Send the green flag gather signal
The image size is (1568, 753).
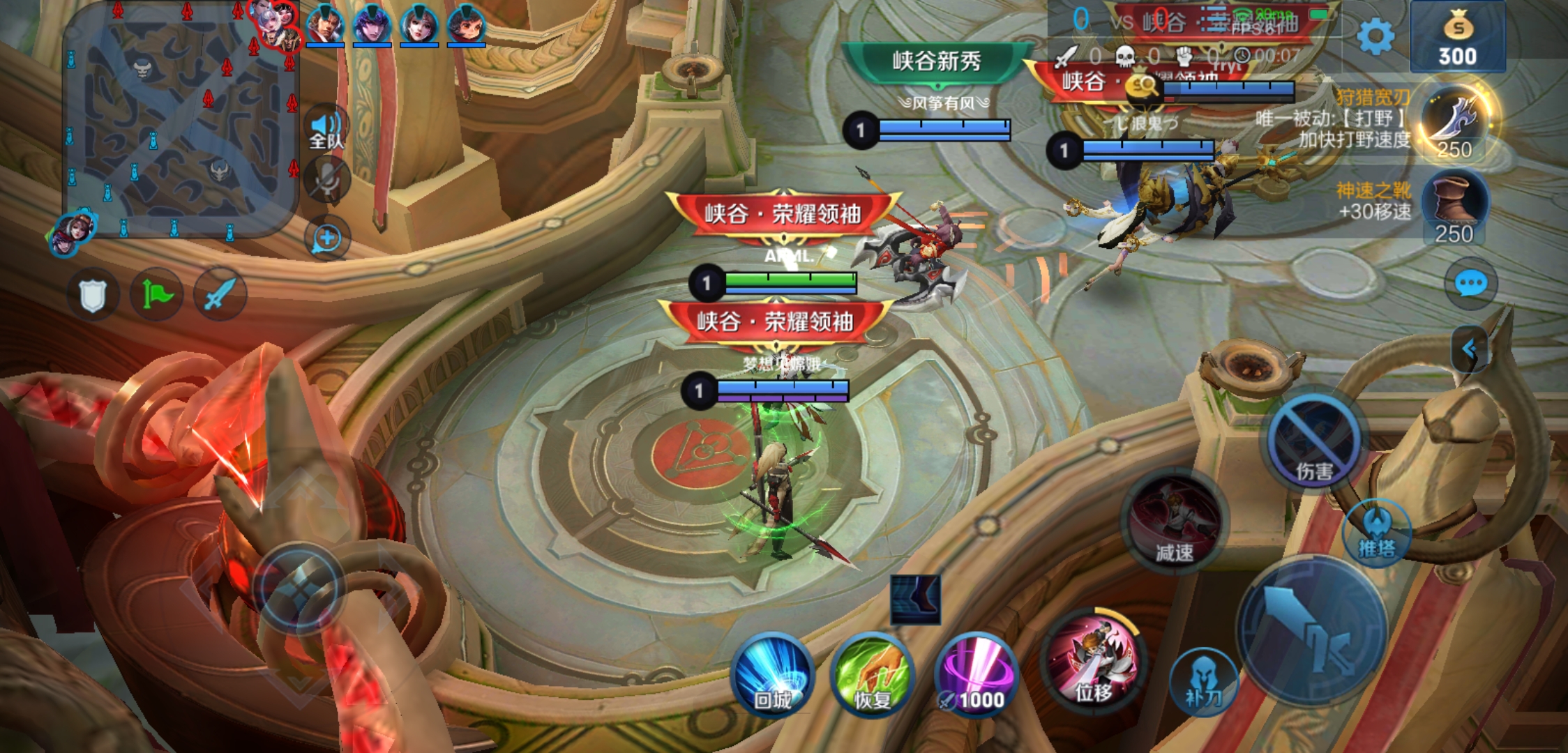(x=157, y=296)
